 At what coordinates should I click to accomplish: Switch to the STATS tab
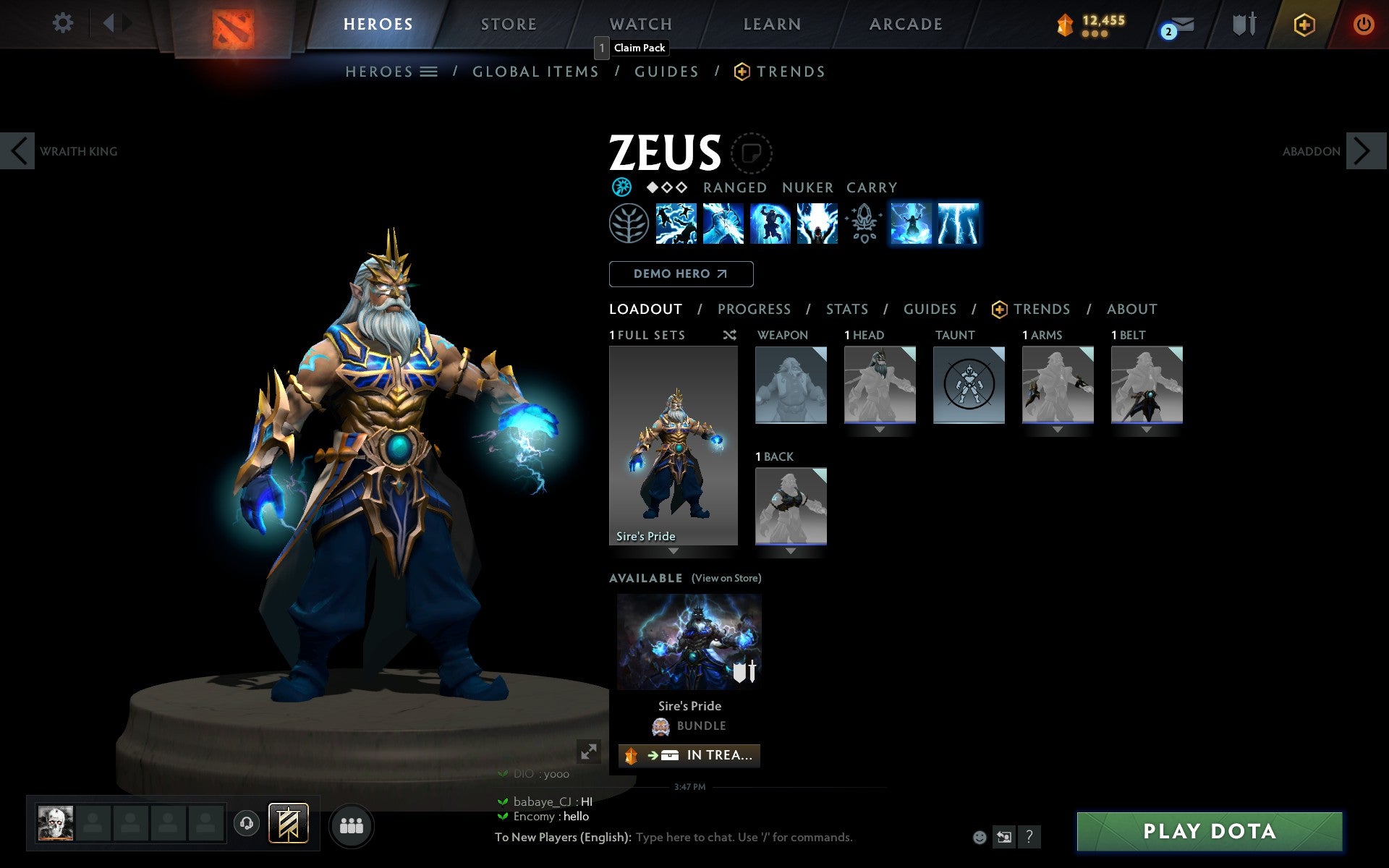(846, 309)
